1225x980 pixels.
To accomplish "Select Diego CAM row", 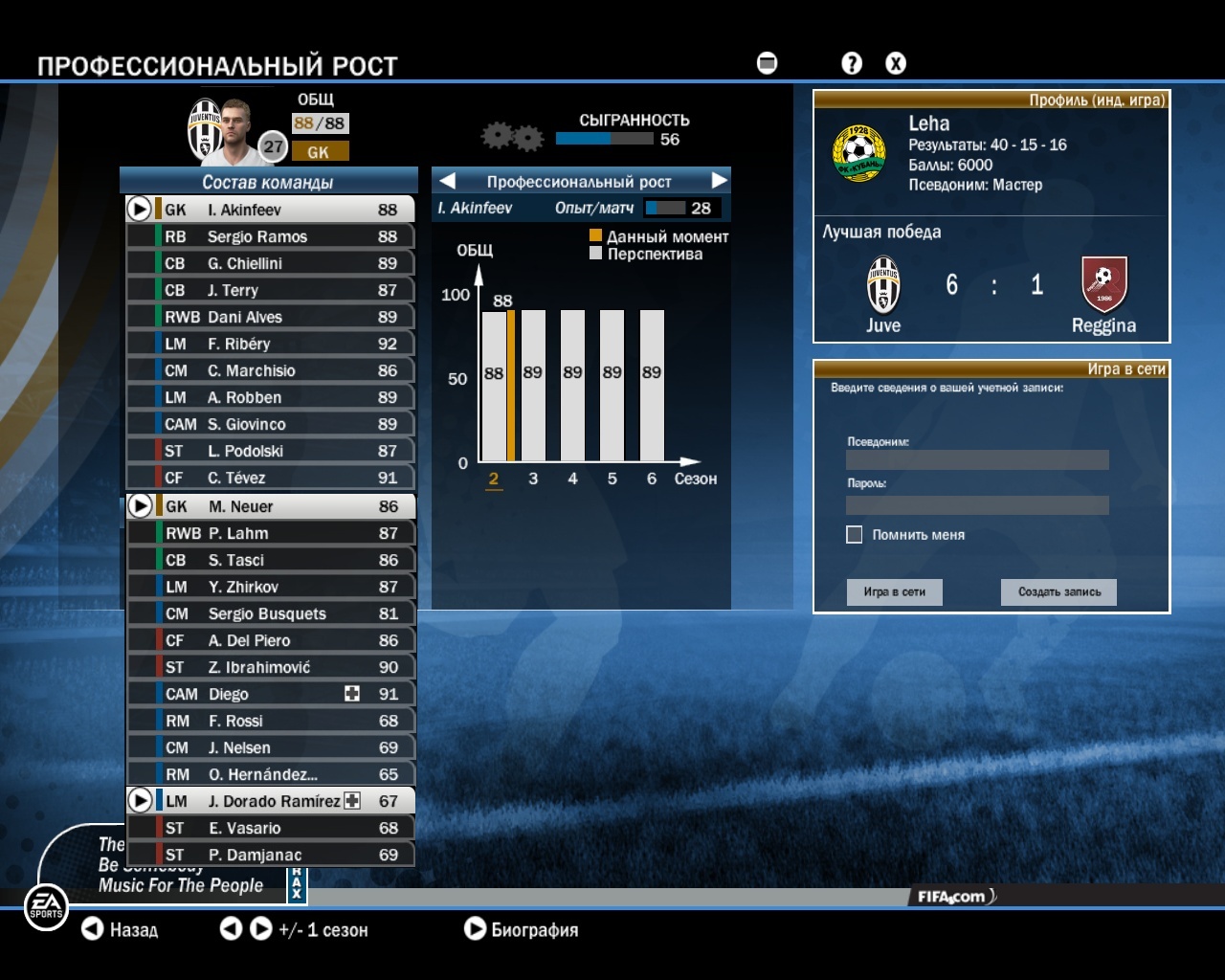I will 271,694.
